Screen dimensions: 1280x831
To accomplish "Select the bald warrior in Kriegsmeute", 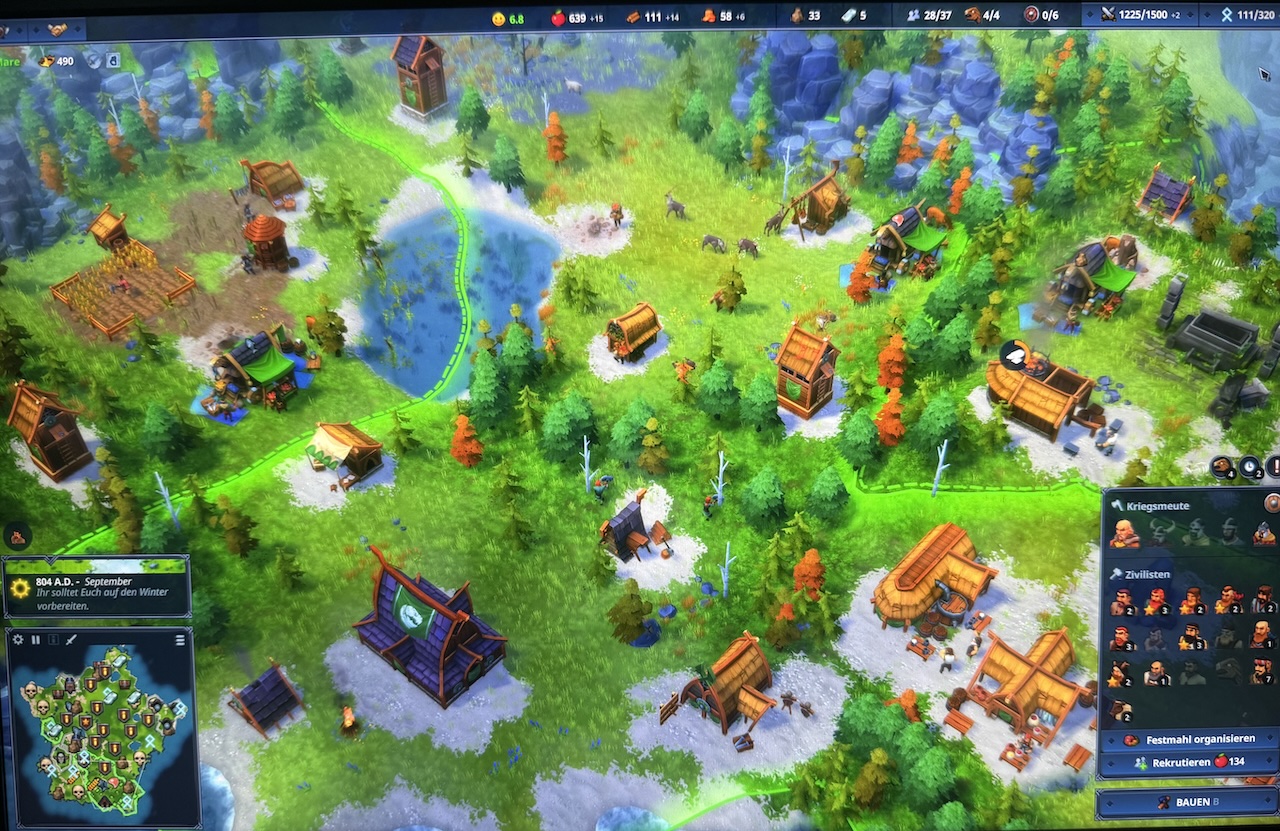I will [x=1126, y=533].
